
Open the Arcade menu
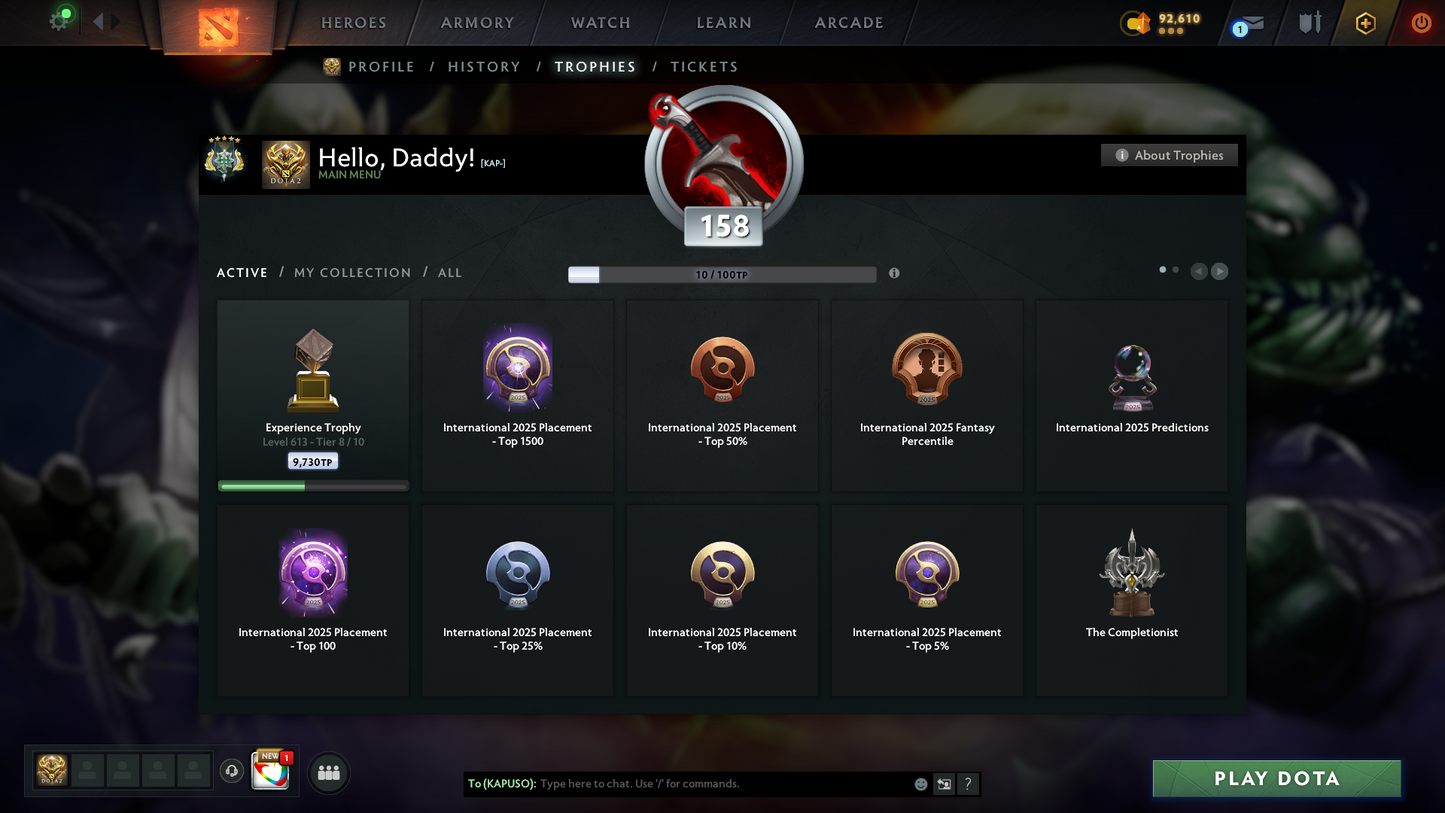pos(849,23)
